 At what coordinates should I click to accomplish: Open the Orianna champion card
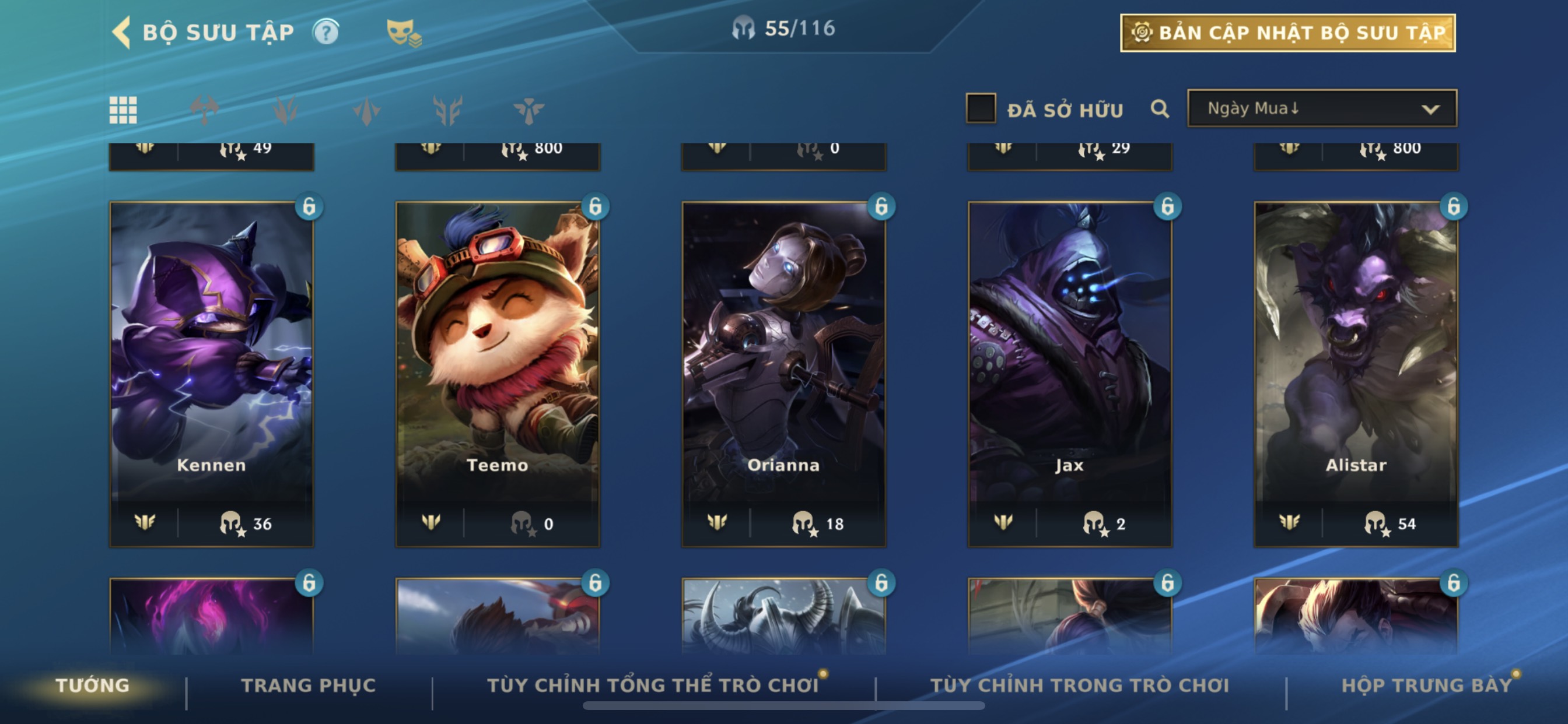click(783, 365)
